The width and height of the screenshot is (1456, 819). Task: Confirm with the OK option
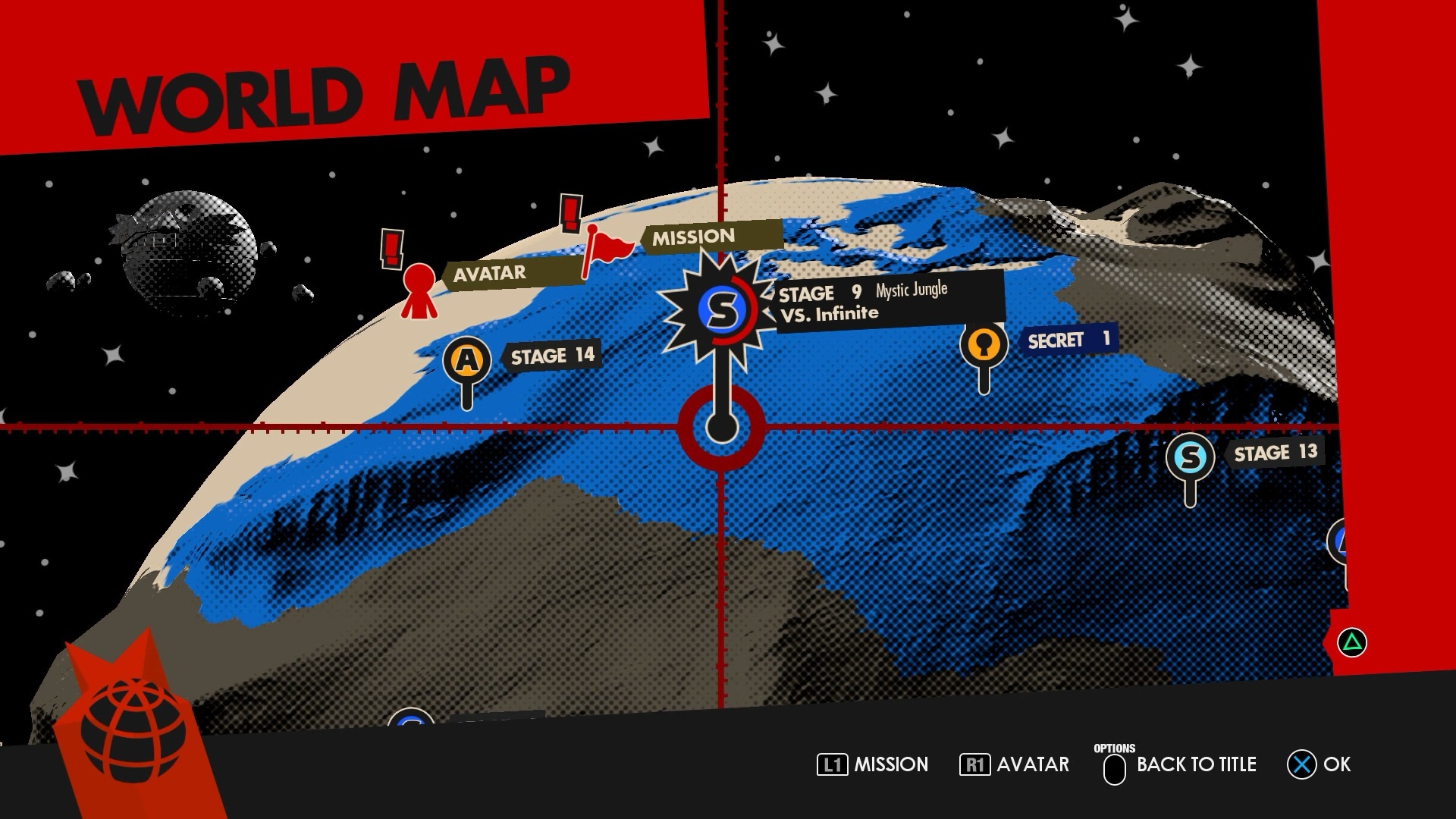pyautogui.click(x=1319, y=764)
